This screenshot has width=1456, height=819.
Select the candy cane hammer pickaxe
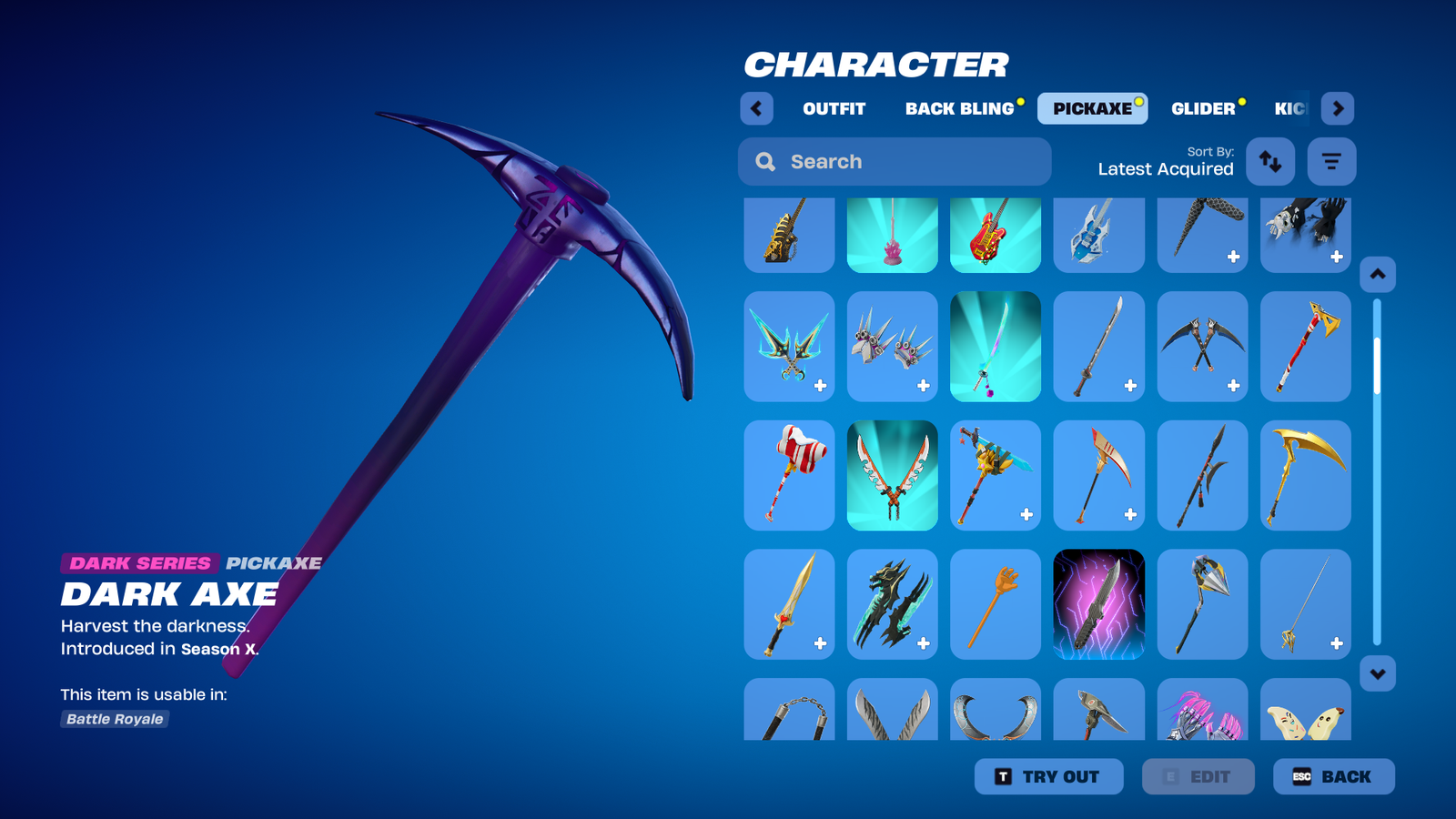[x=789, y=475]
